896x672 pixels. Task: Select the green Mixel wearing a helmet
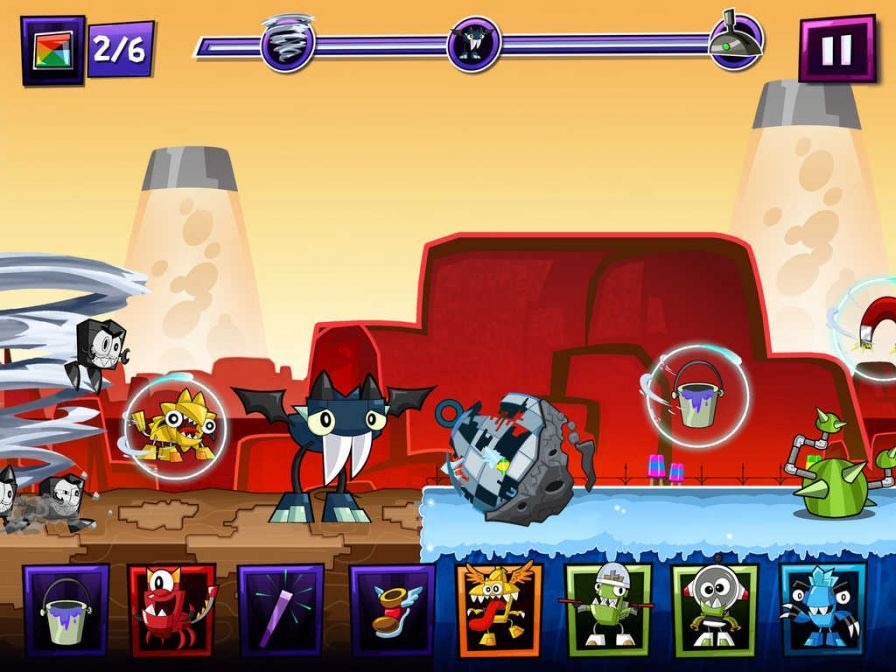click(607, 610)
